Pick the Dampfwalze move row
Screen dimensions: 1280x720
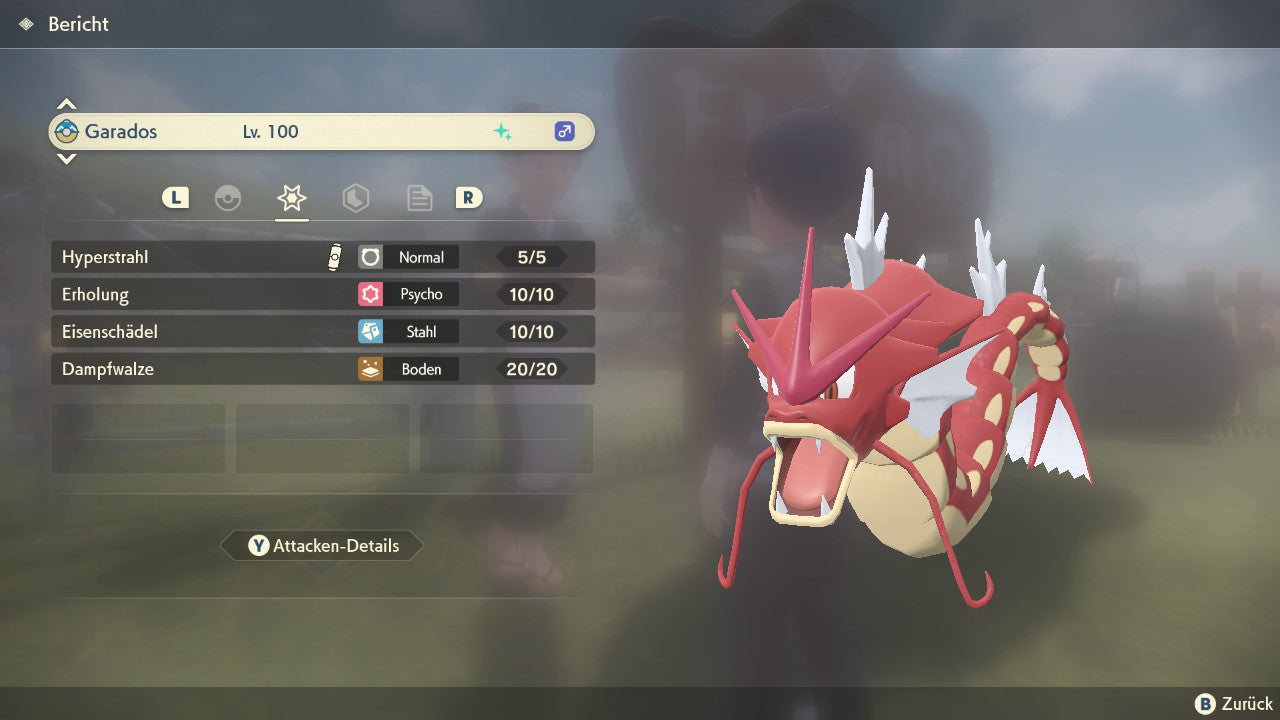pyautogui.click(x=322, y=369)
